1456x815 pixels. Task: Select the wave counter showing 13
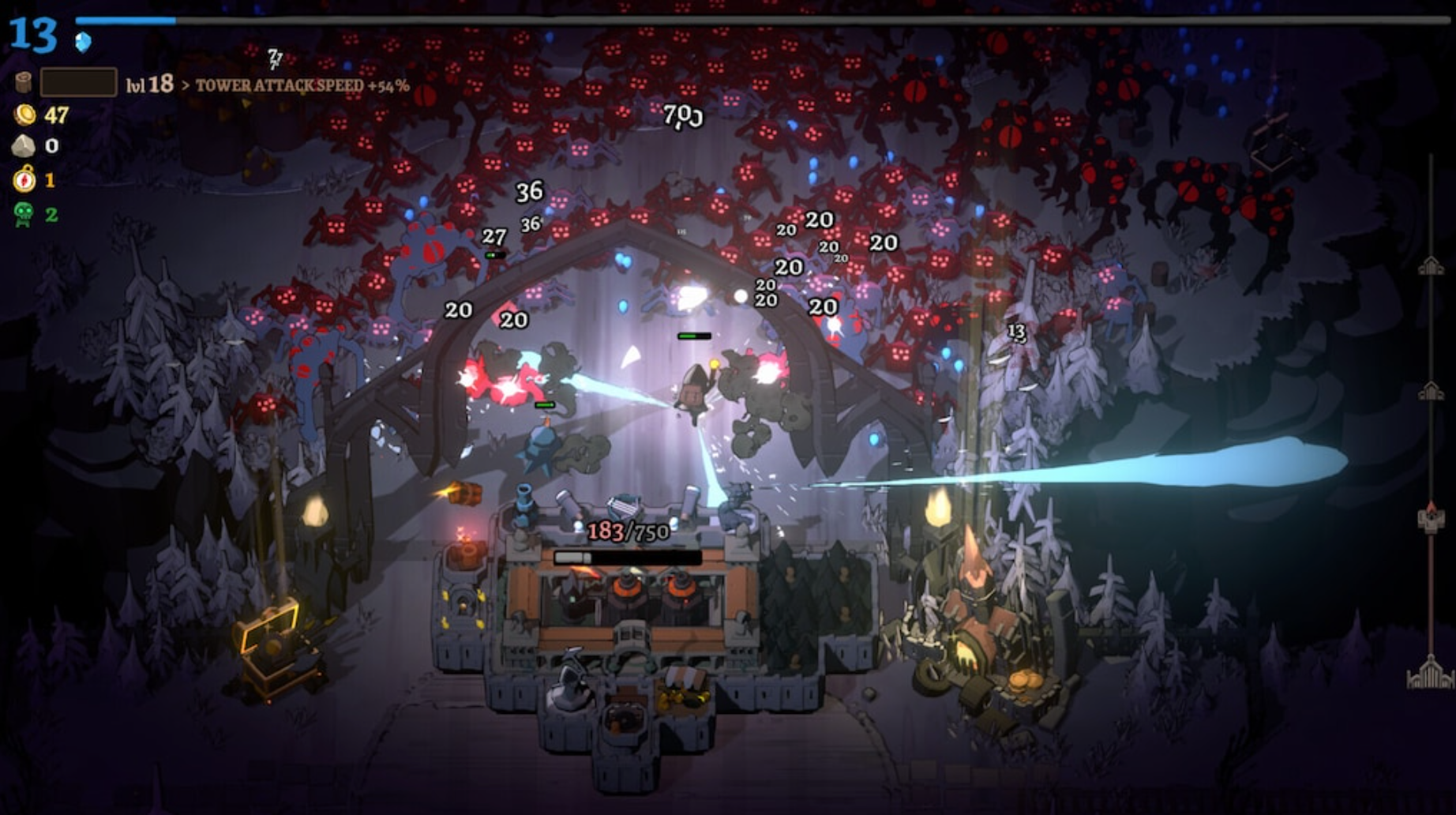click(x=32, y=36)
